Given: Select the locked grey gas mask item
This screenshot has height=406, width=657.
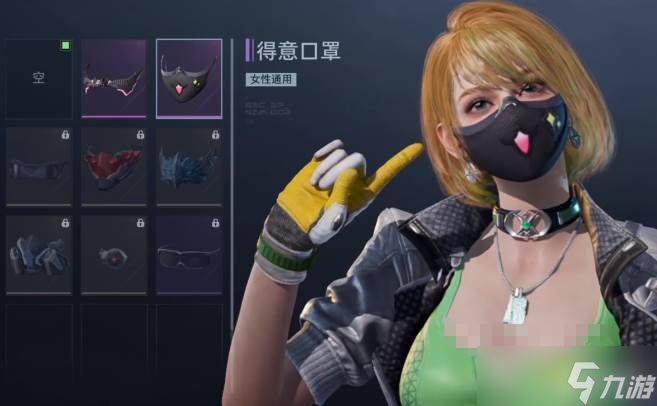Looking at the screenshot, I should coord(39,254).
